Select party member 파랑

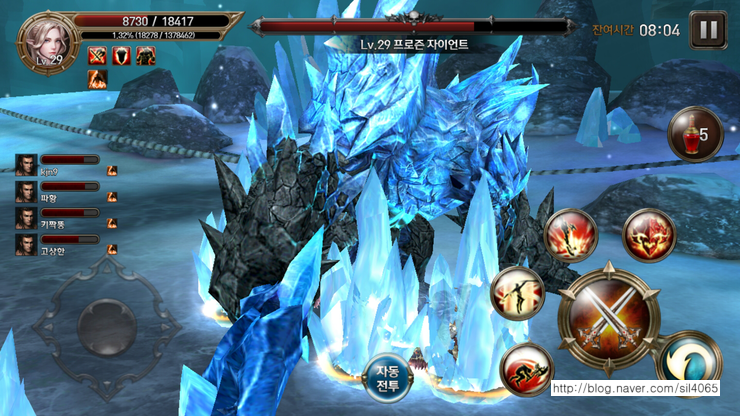coord(26,191)
